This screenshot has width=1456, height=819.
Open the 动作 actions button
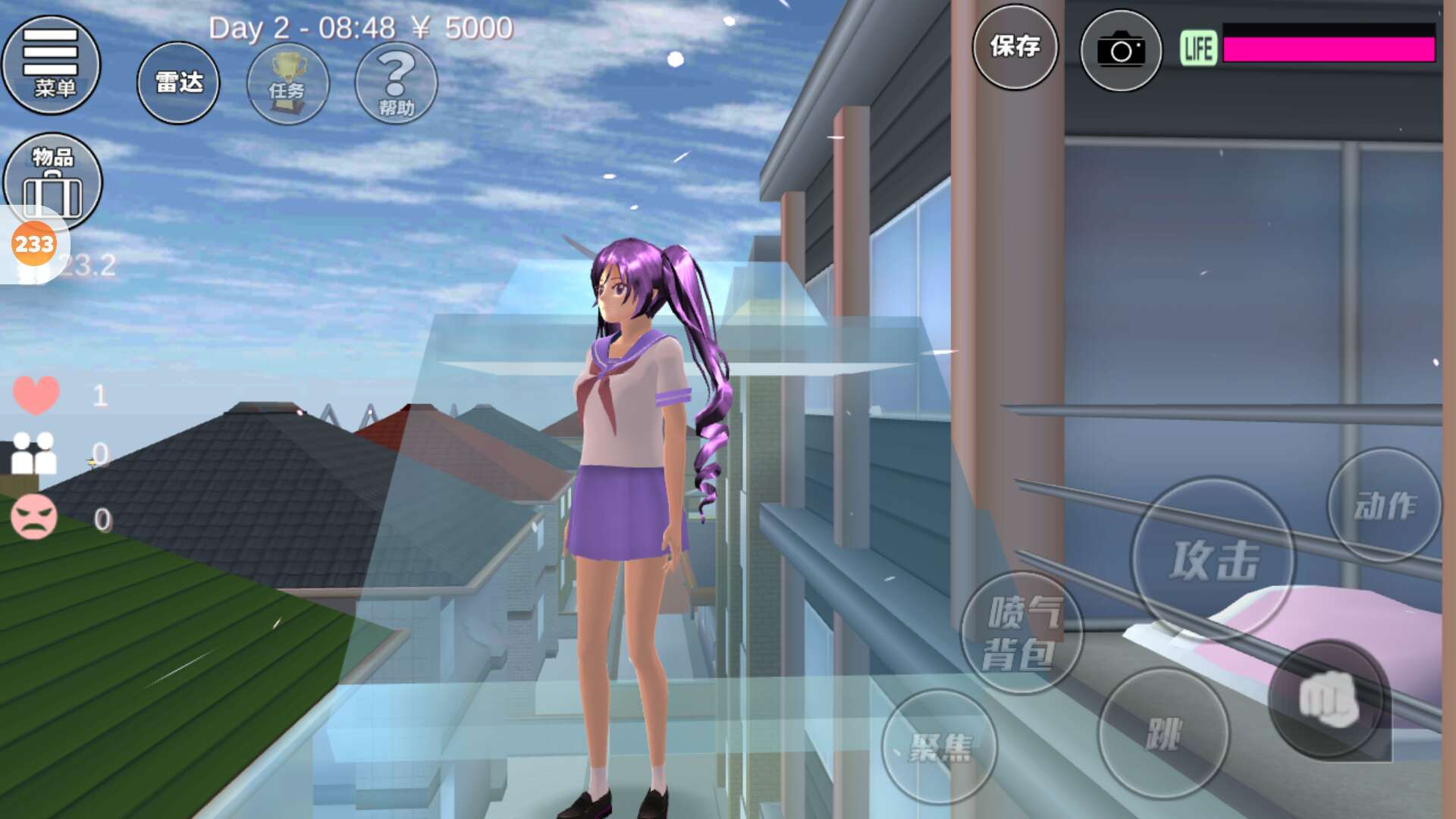[1384, 505]
